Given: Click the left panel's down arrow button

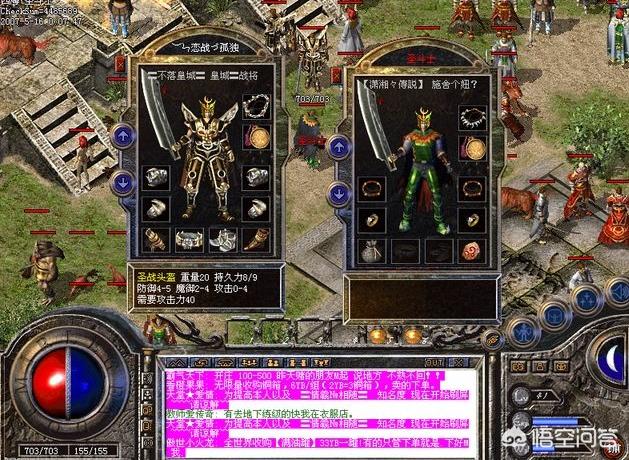Looking at the screenshot, I should tap(123, 182).
